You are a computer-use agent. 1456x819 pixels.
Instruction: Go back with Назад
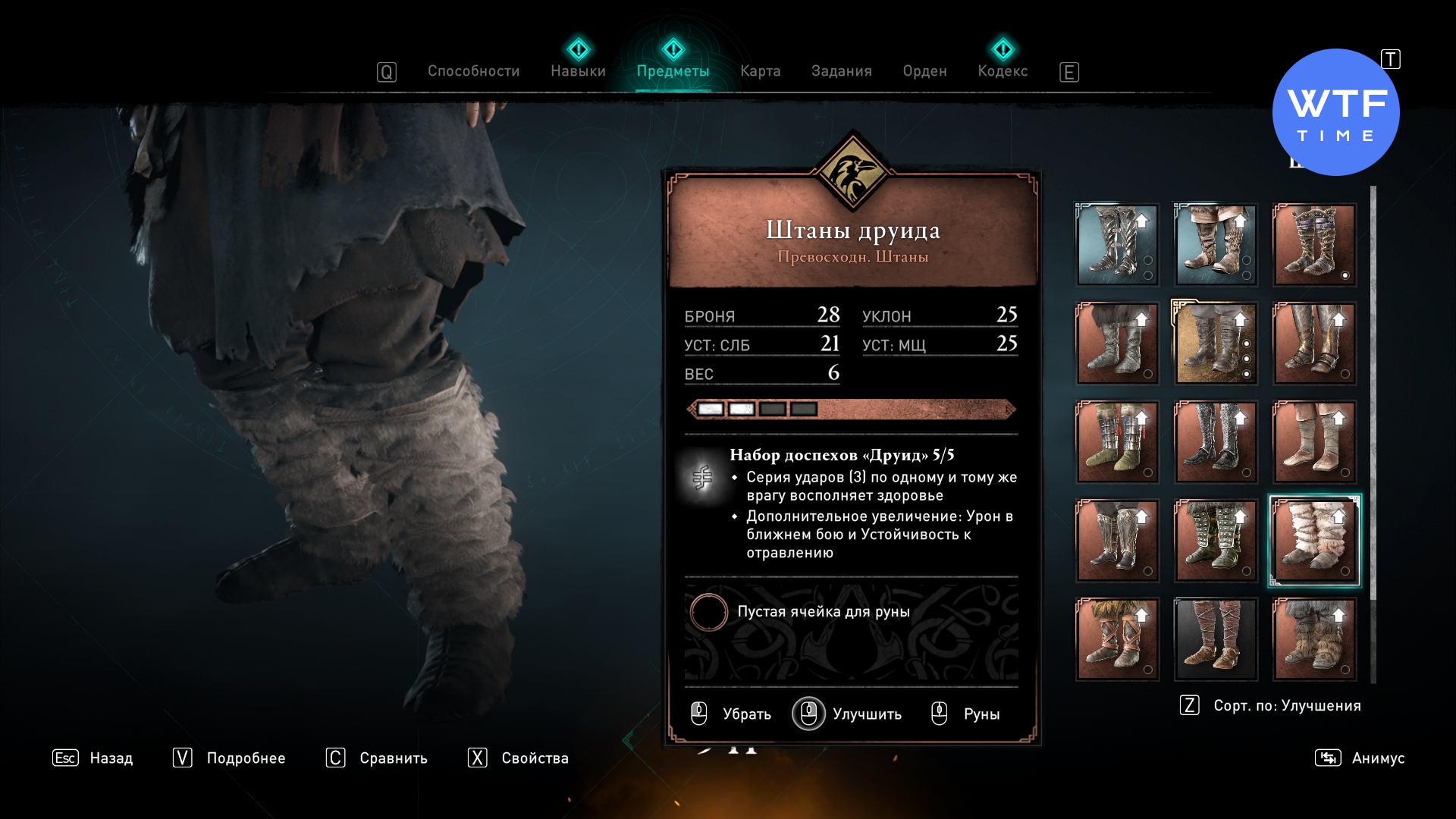pos(93,758)
